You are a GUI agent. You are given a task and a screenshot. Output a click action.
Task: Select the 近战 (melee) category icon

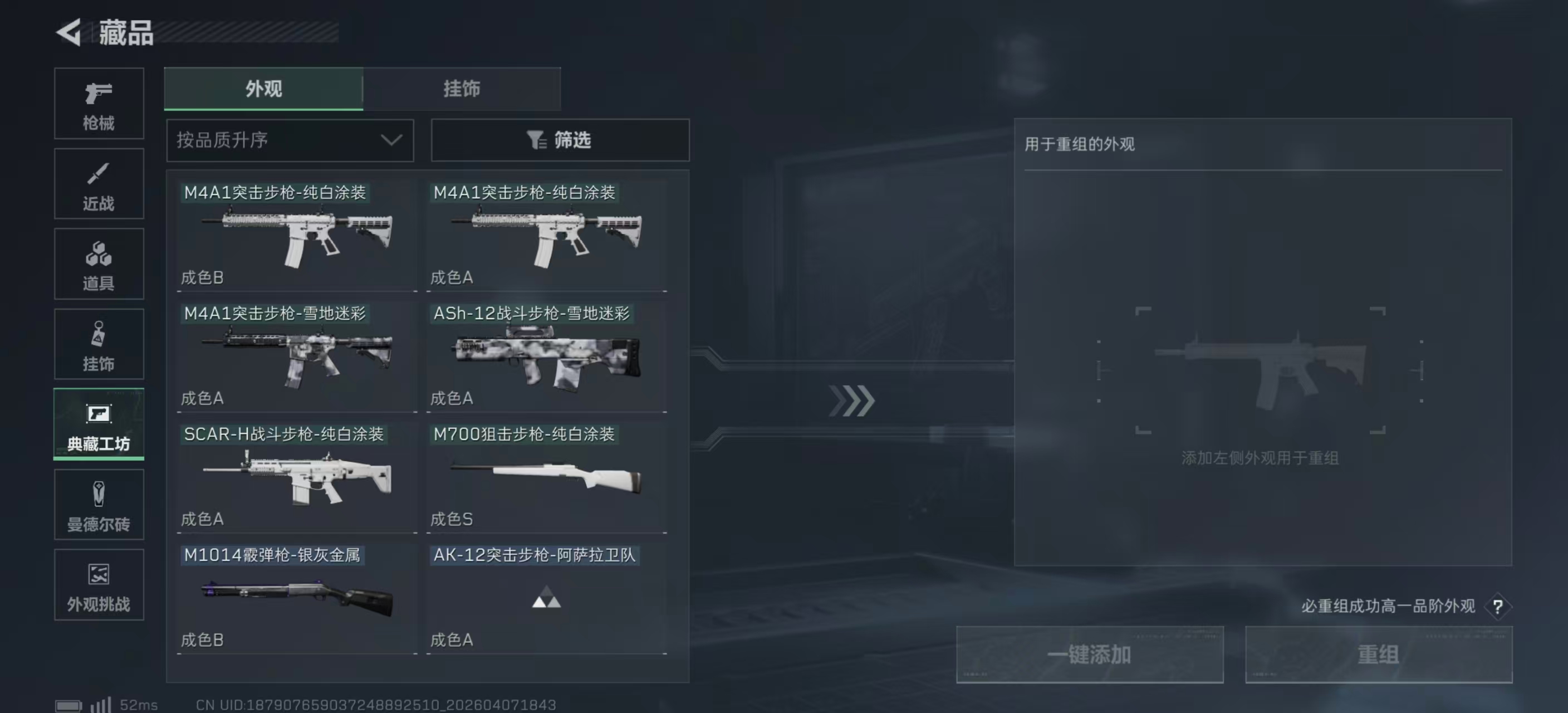[x=98, y=183]
